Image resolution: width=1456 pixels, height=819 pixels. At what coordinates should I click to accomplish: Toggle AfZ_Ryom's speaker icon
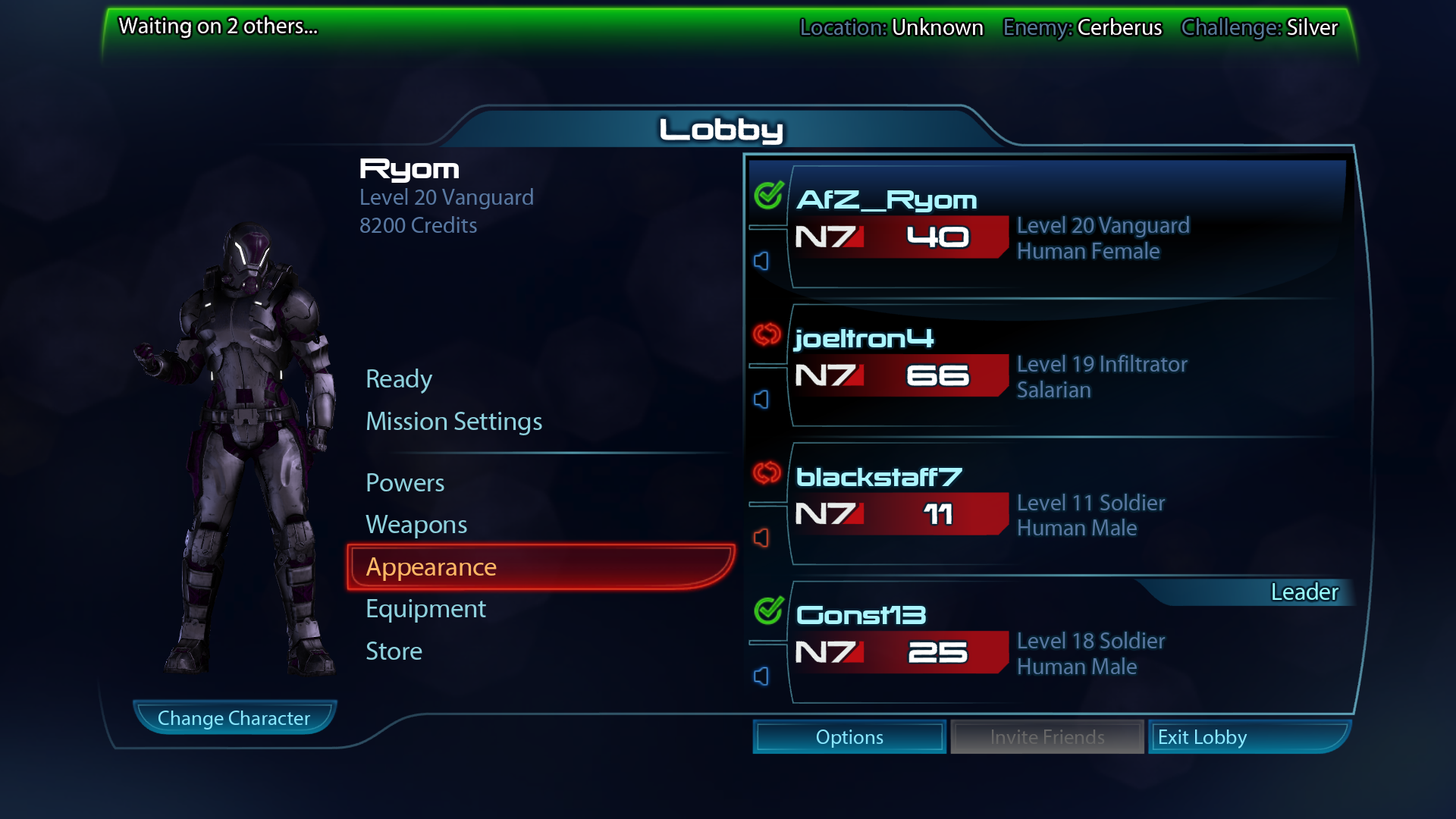(761, 261)
